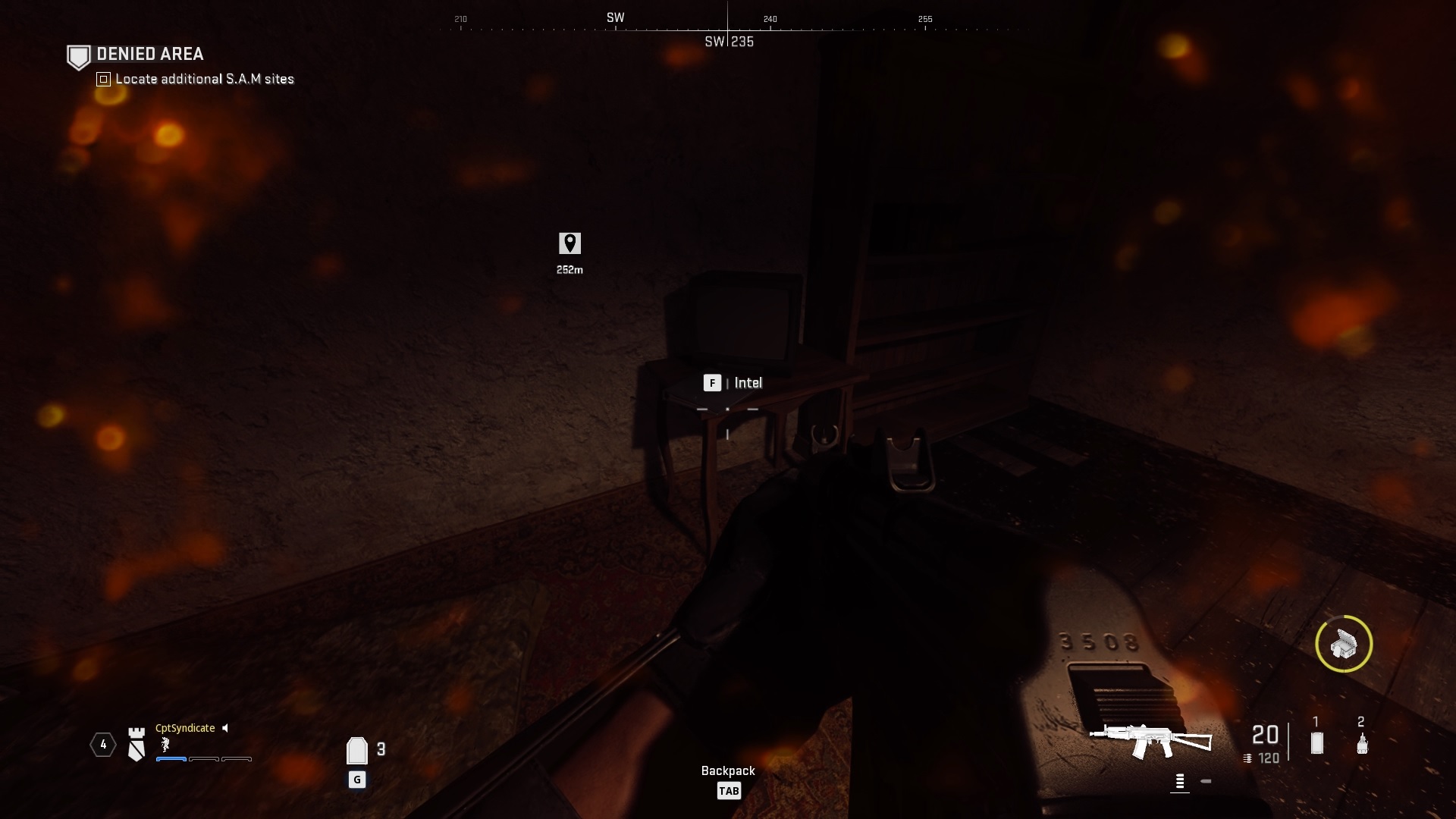Click the loot cache icon in the yellow circle
Viewport: 1456px width, 819px height.
click(x=1345, y=645)
